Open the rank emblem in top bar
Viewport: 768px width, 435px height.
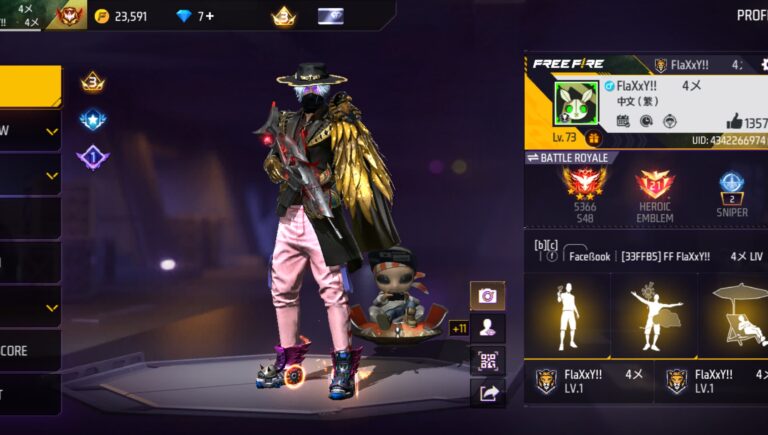coord(69,16)
